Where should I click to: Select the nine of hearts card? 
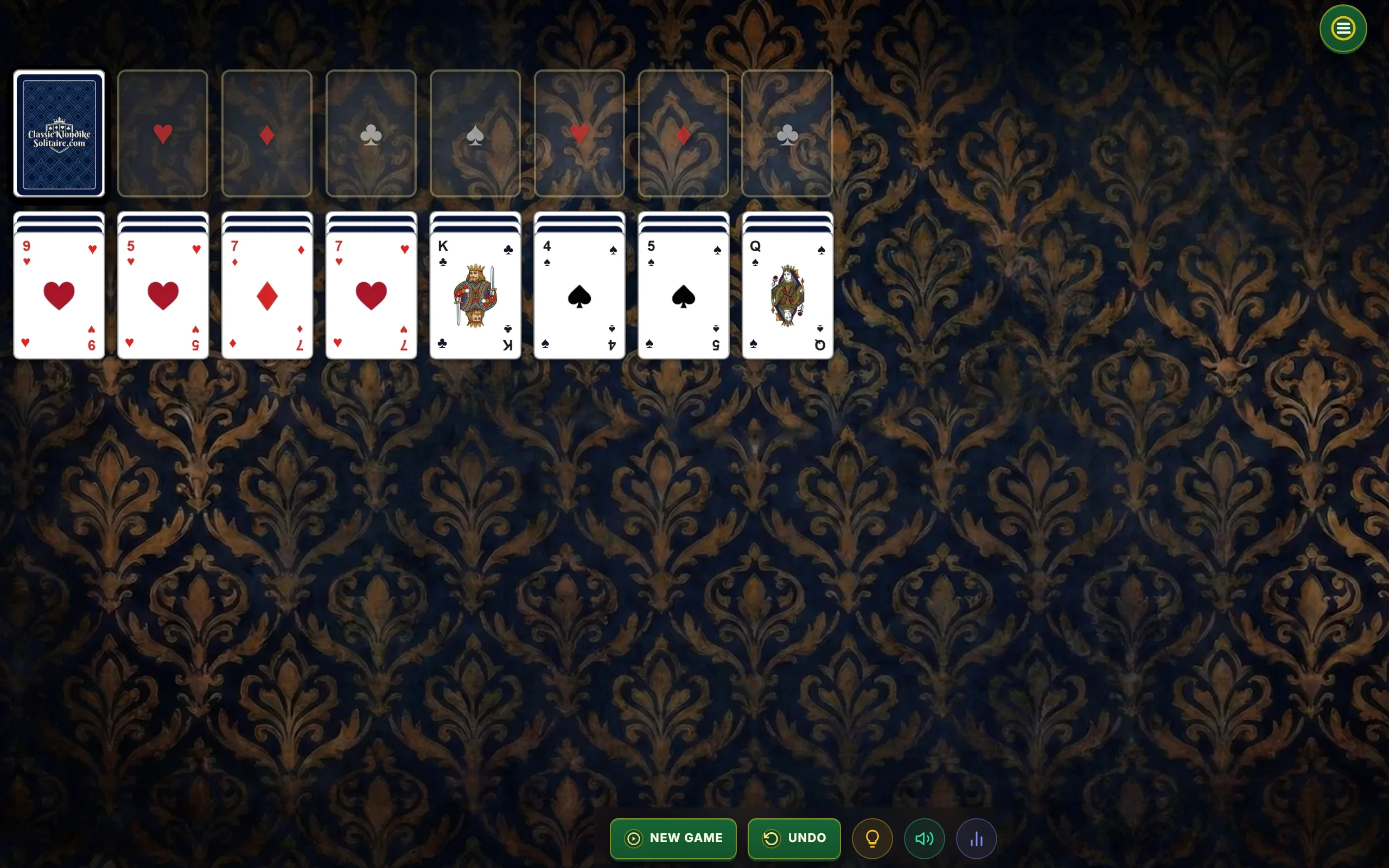pyautogui.click(x=59, y=296)
